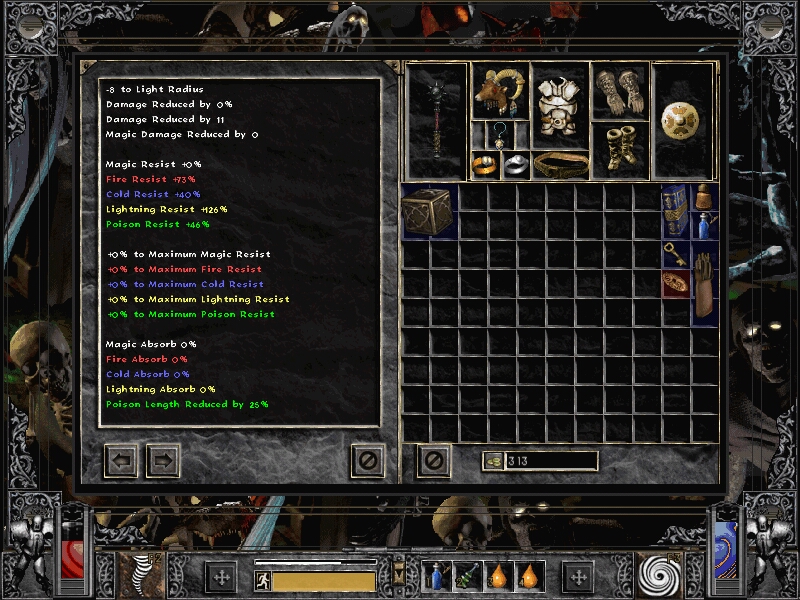Toggle the run/walk button
Image resolution: width=800 pixels, height=600 pixels.
point(261,581)
